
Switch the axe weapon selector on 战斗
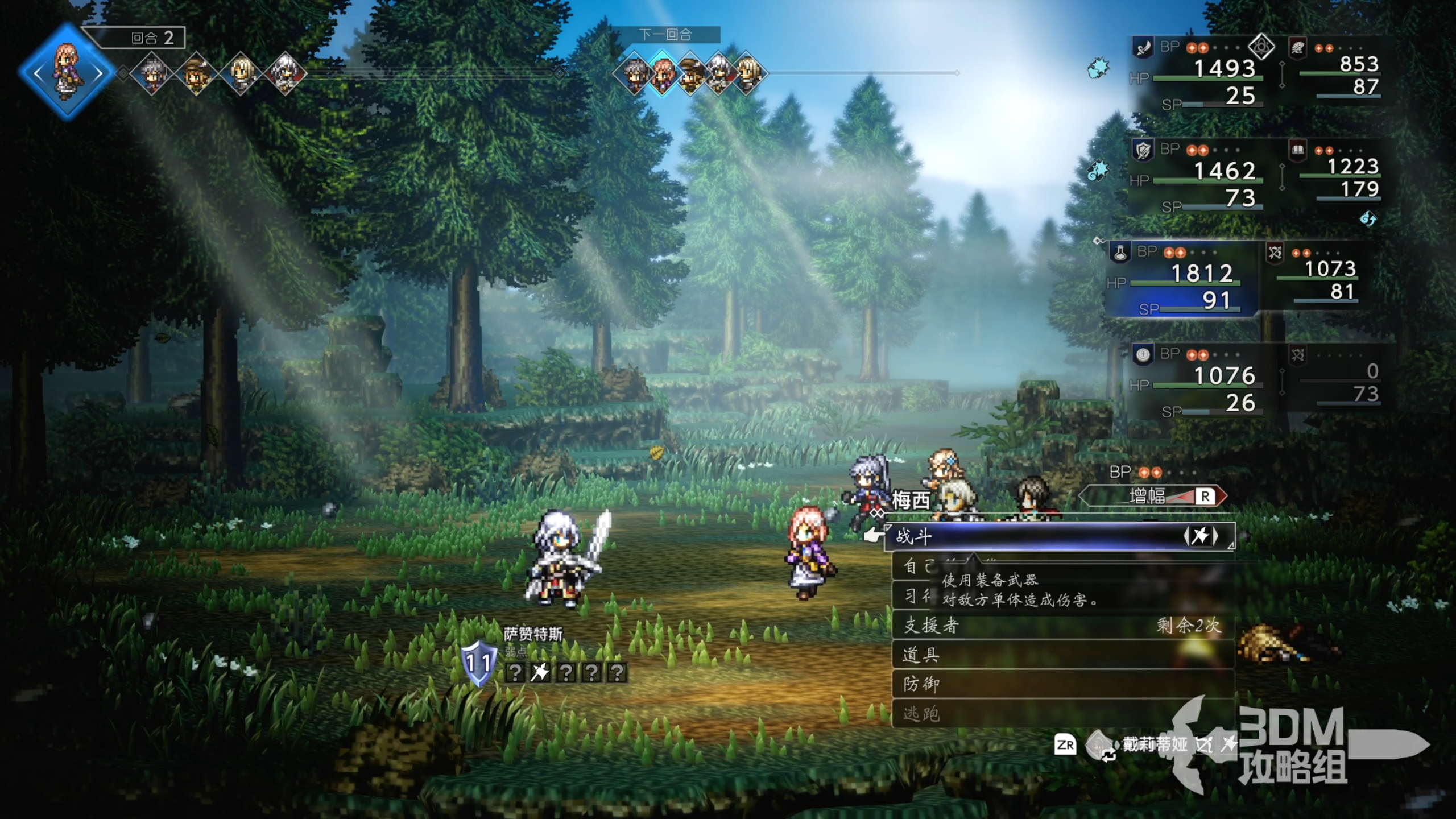click(x=1200, y=536)
